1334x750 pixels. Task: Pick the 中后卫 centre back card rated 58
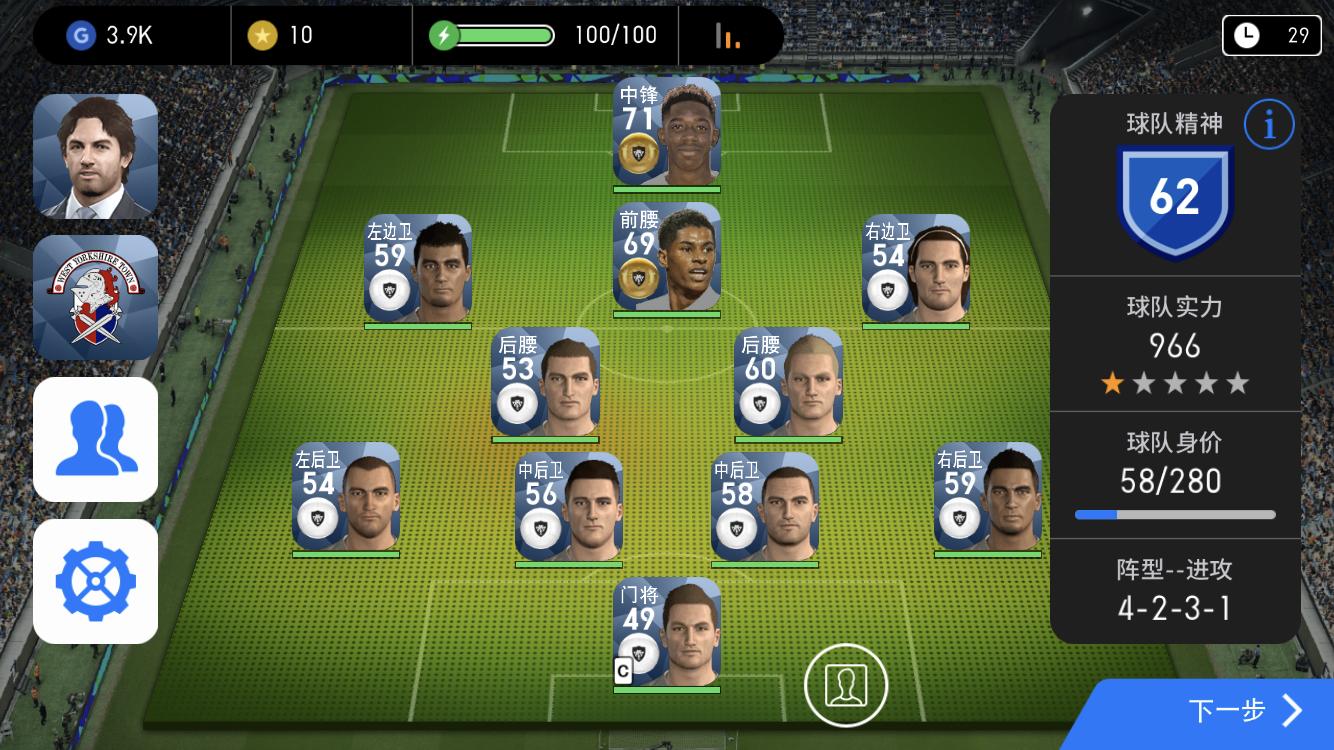click(765, 506)
